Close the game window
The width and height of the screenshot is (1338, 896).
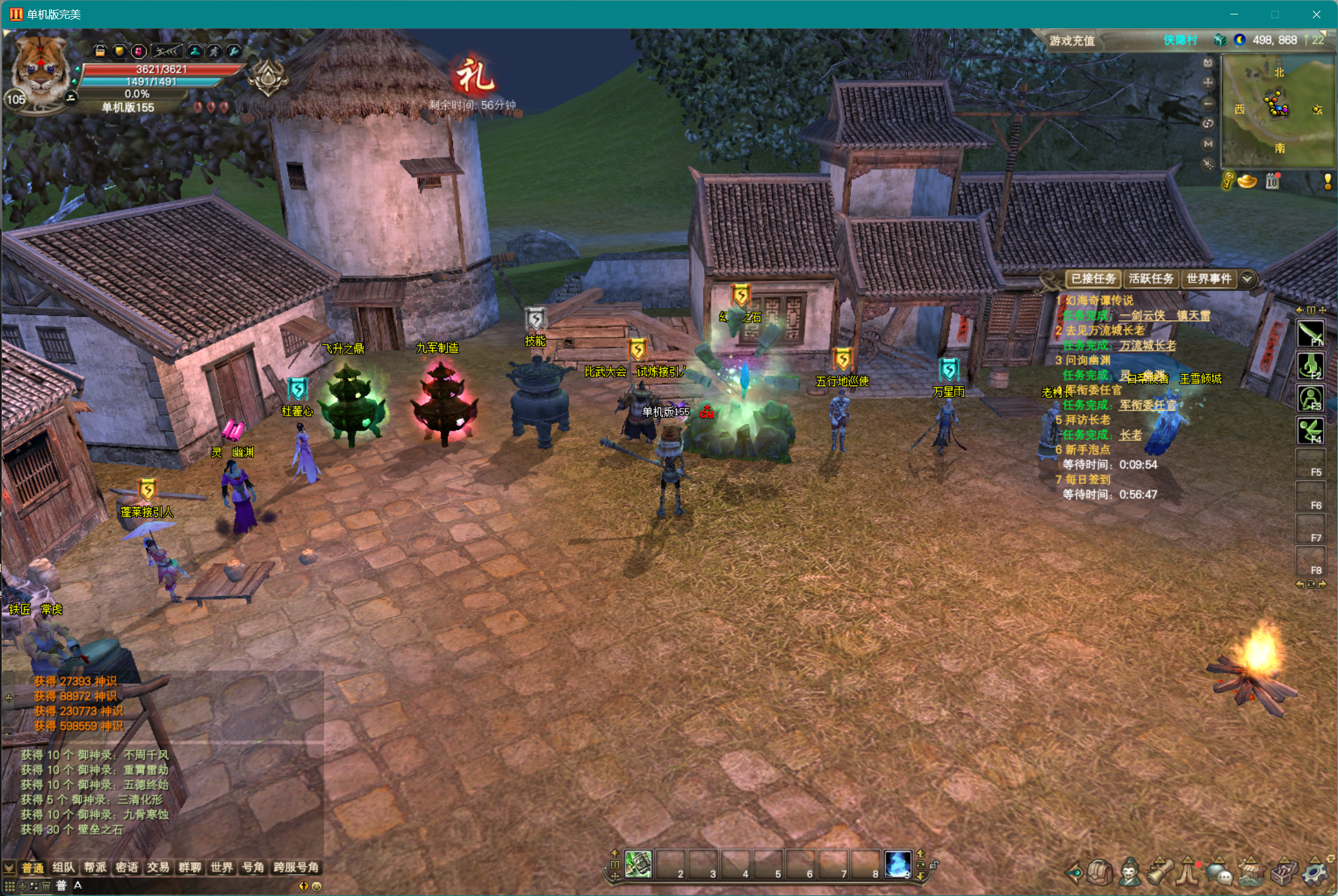pyautogui.click(x=1317, y=14)
